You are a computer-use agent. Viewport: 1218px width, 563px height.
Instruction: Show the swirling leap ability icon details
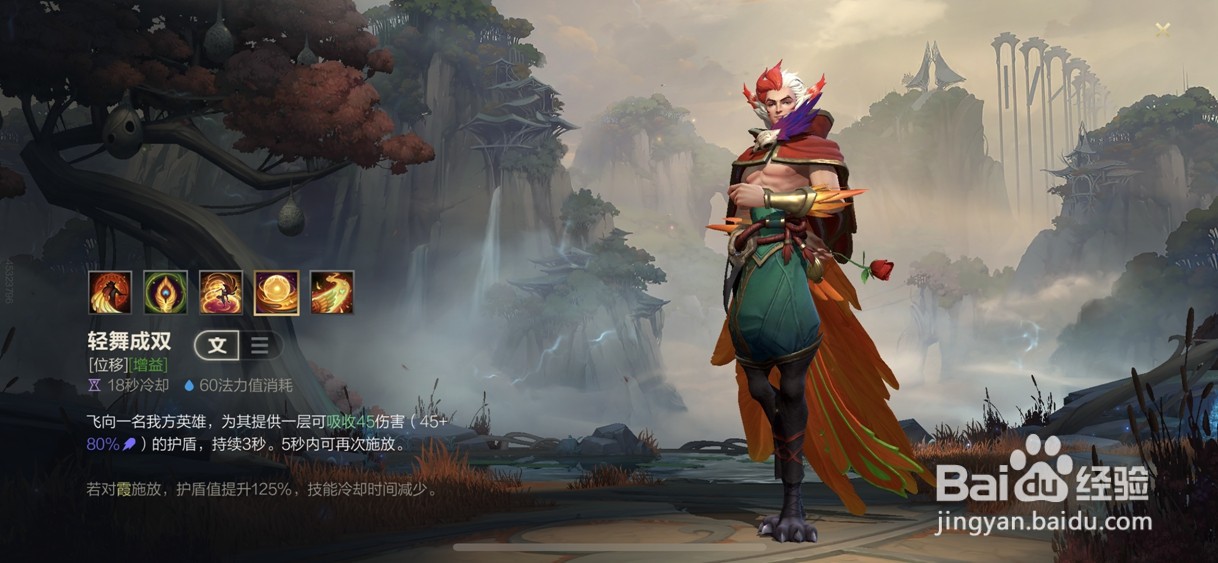(221, 293)
